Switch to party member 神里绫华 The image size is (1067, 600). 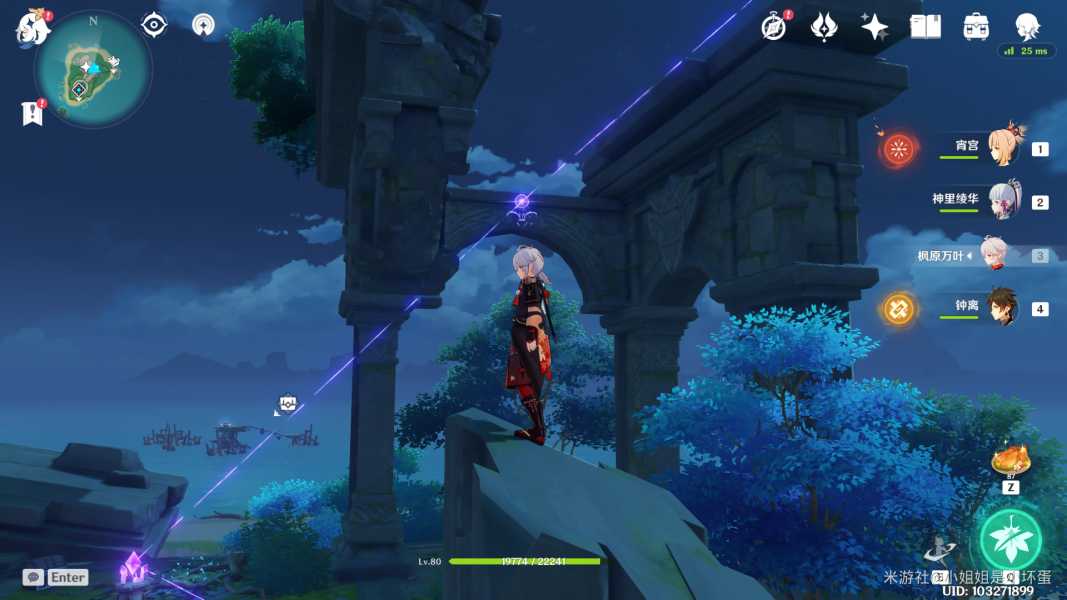pos(1003,201)
